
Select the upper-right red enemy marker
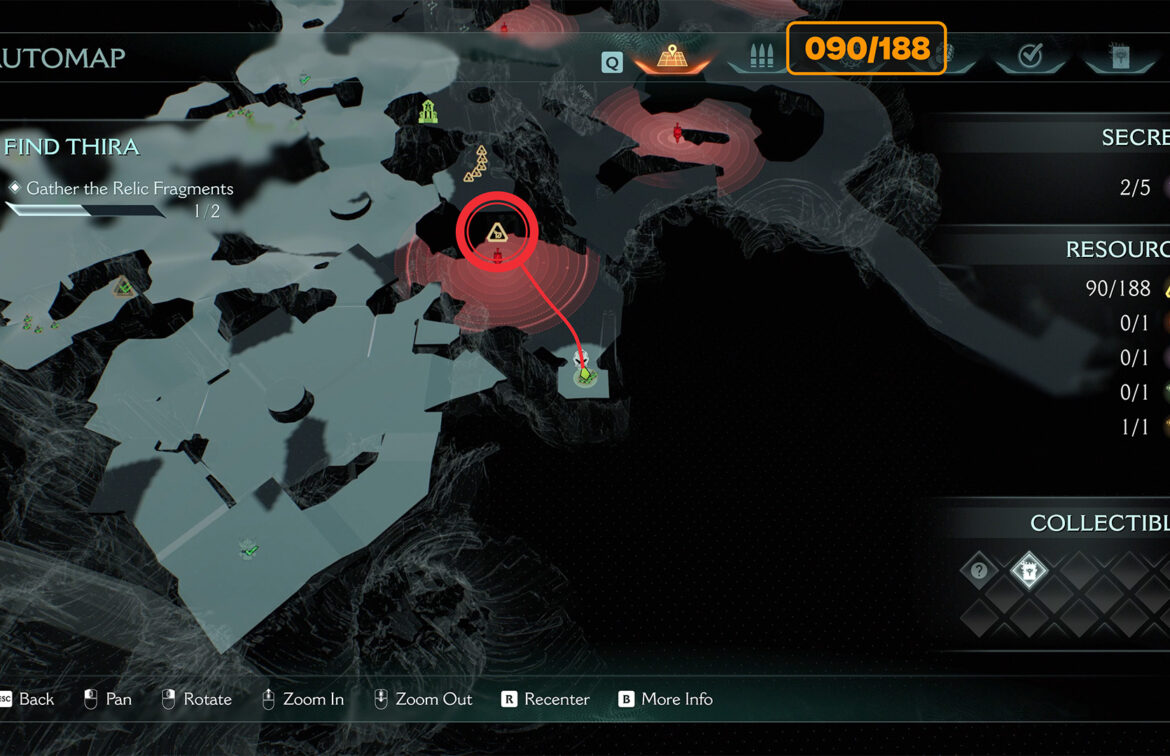pos(679,131)
